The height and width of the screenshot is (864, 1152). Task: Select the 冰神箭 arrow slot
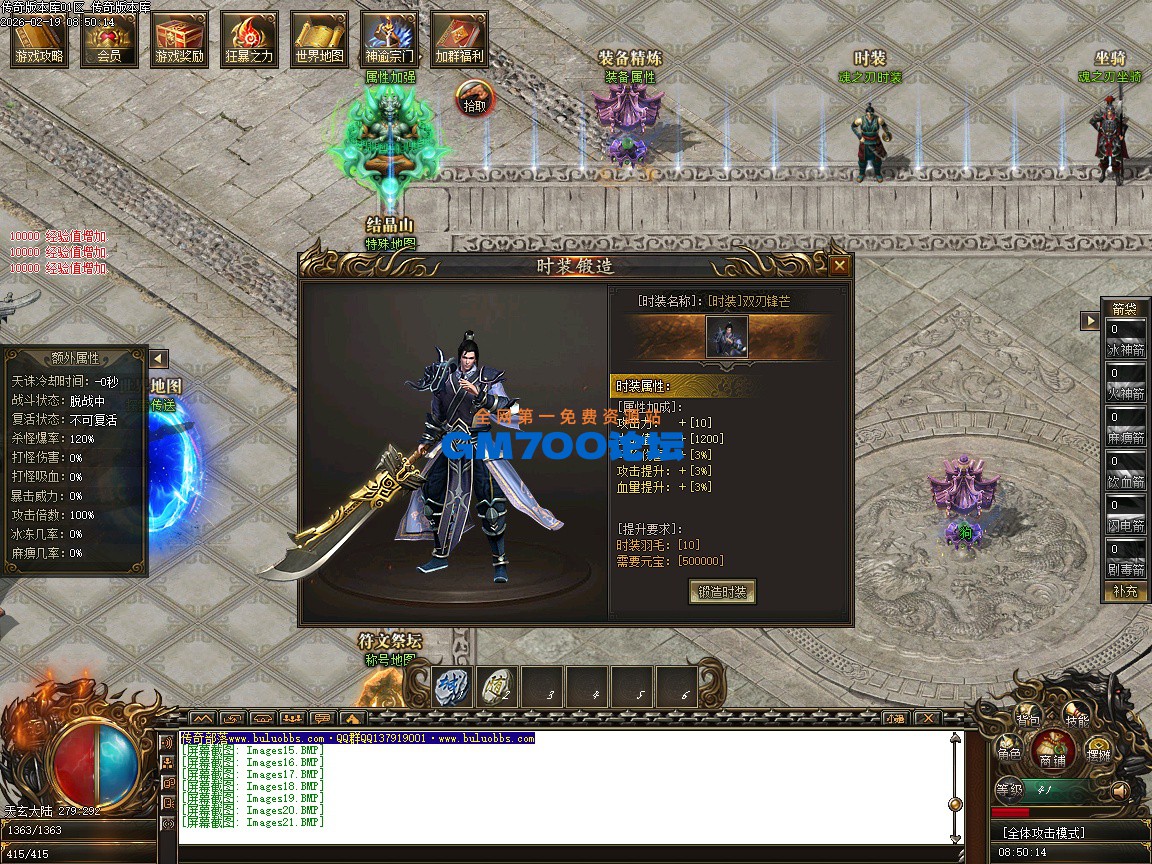[1125, 337]
